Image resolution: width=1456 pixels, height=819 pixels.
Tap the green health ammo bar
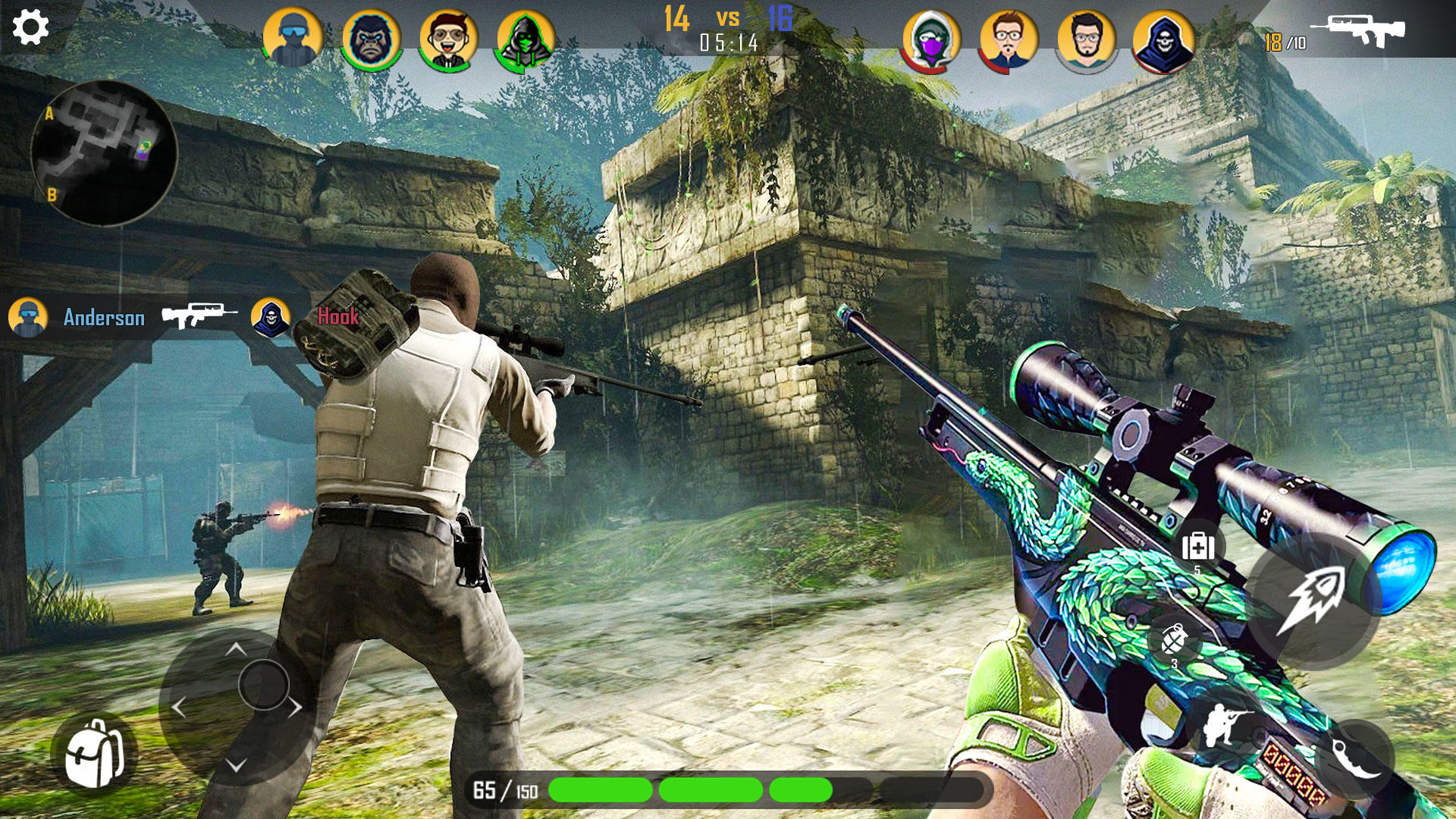(x=682, y=790)
